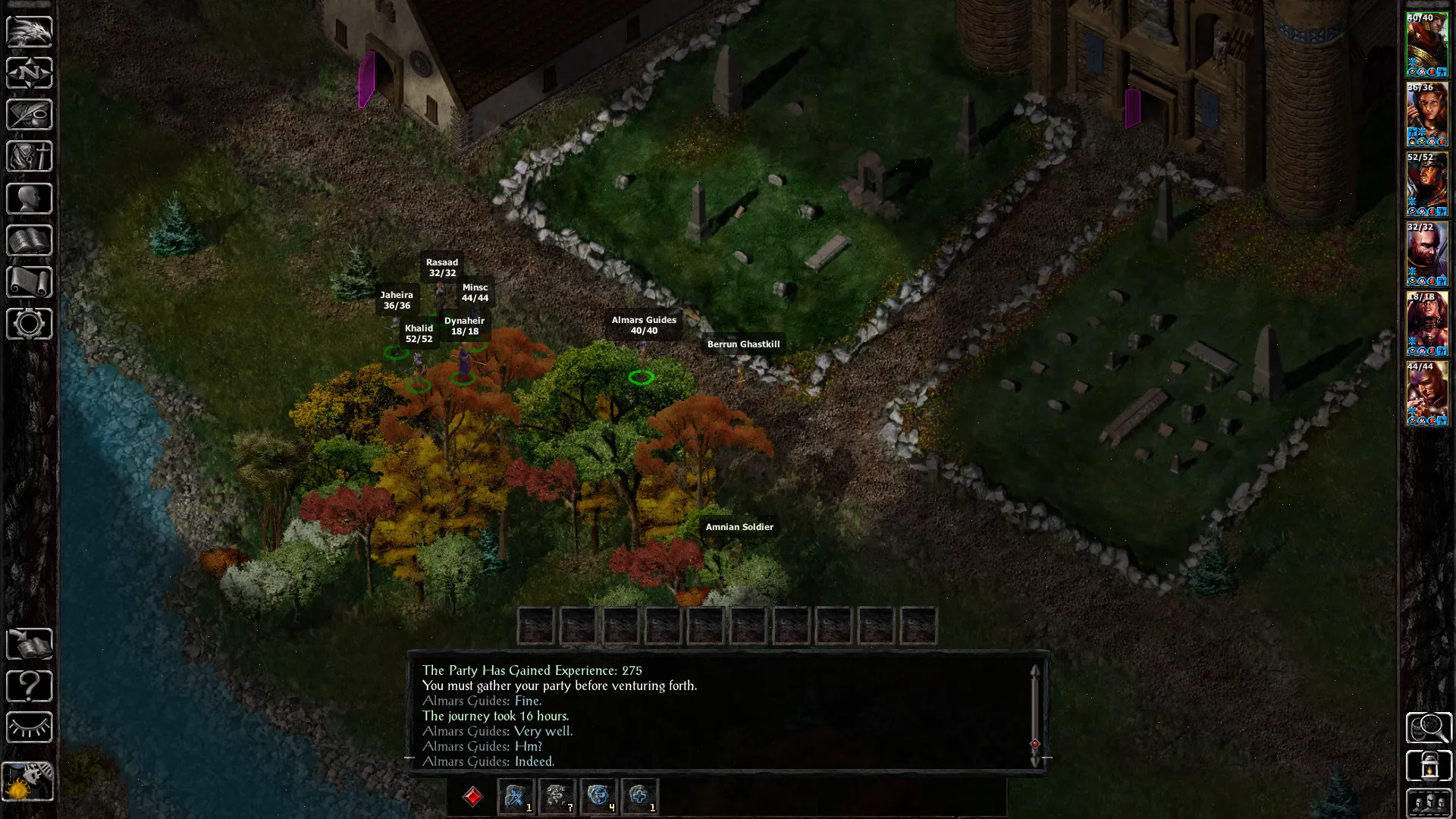Show the character record head icon
1456x819 pixels.
[30, 199]
